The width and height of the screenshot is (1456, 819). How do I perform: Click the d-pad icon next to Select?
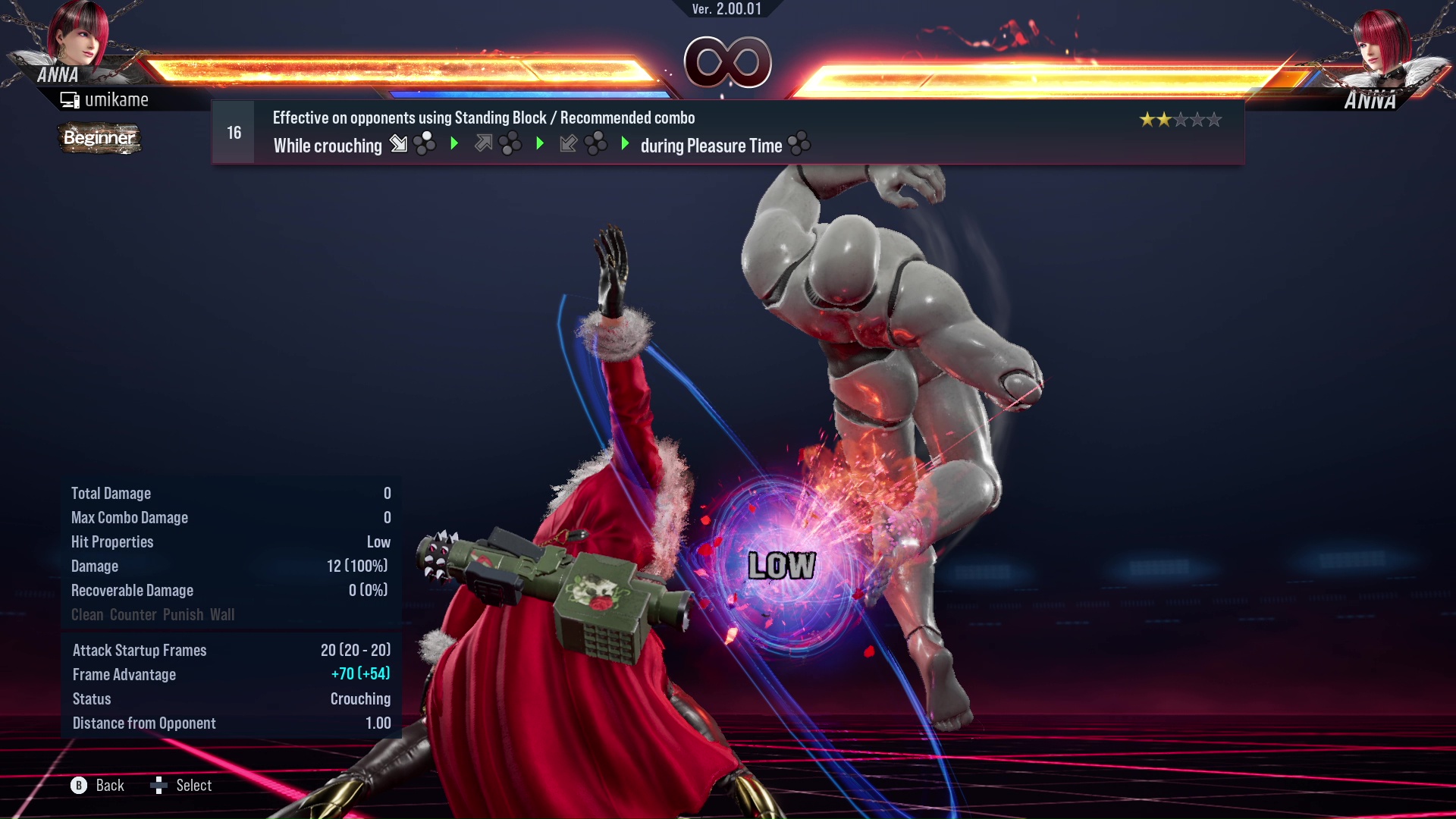[160, 786]
